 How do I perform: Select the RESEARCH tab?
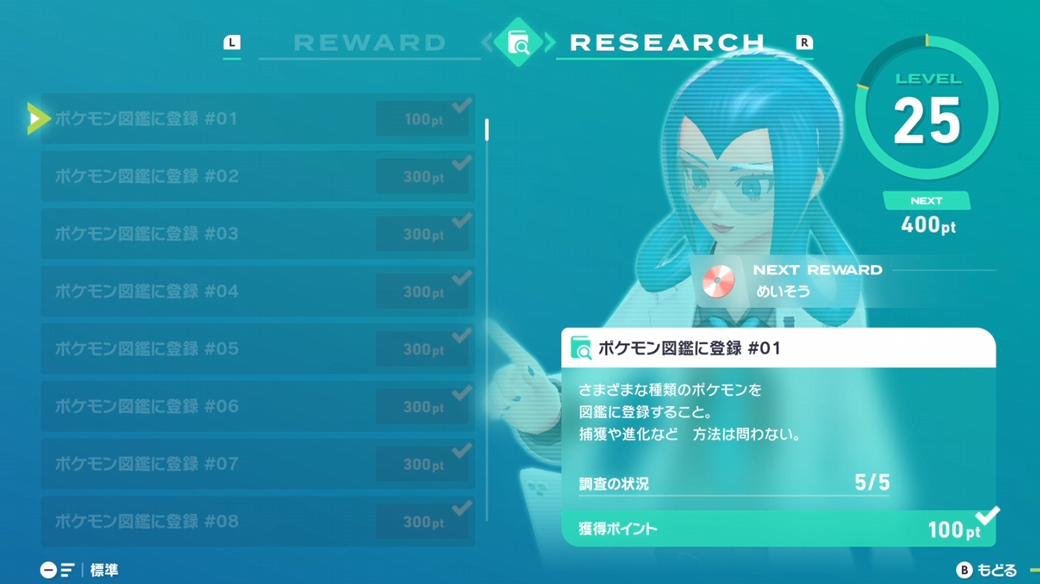pos(667,43)
